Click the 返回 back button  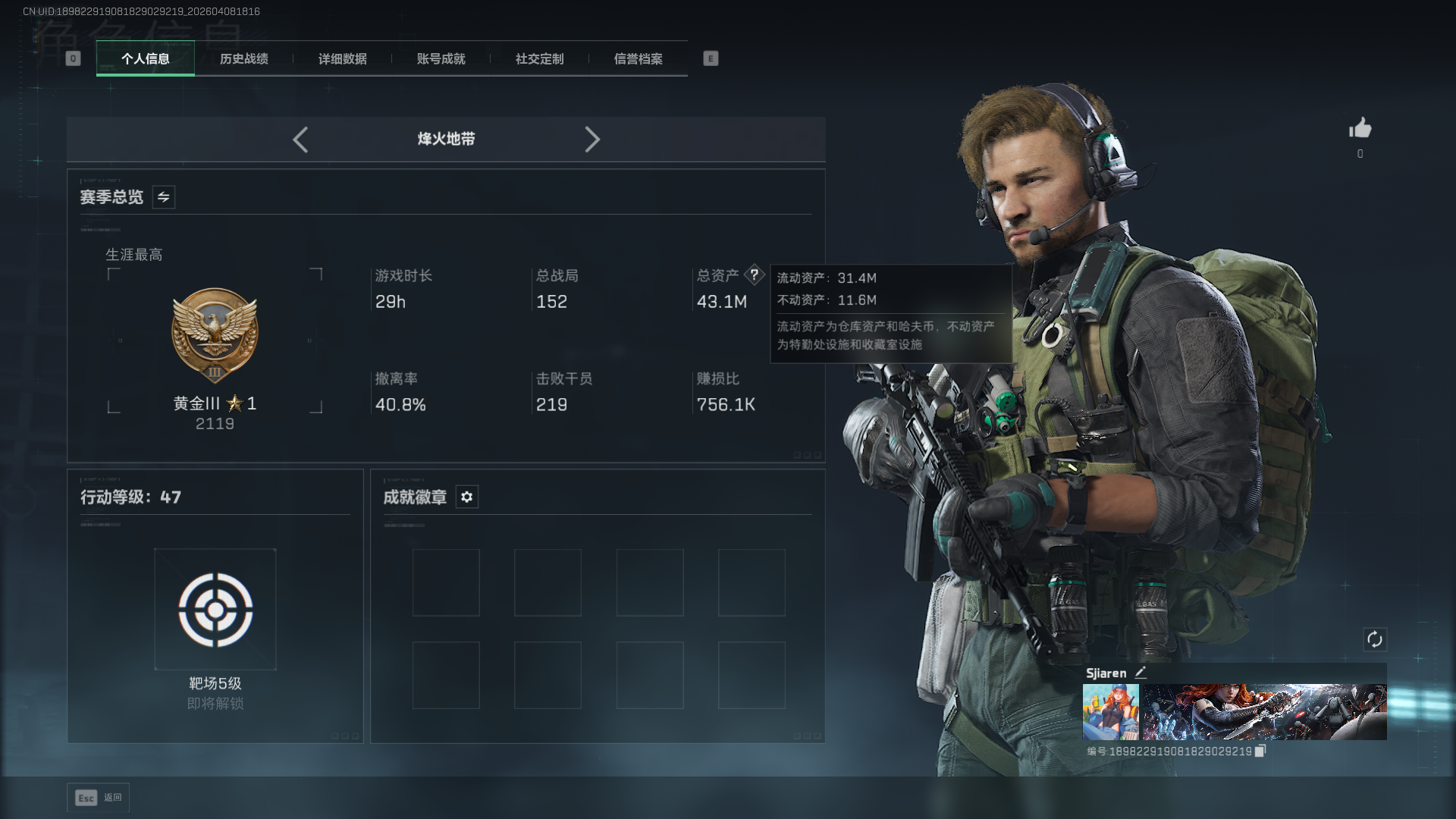[x=99, y=798]
